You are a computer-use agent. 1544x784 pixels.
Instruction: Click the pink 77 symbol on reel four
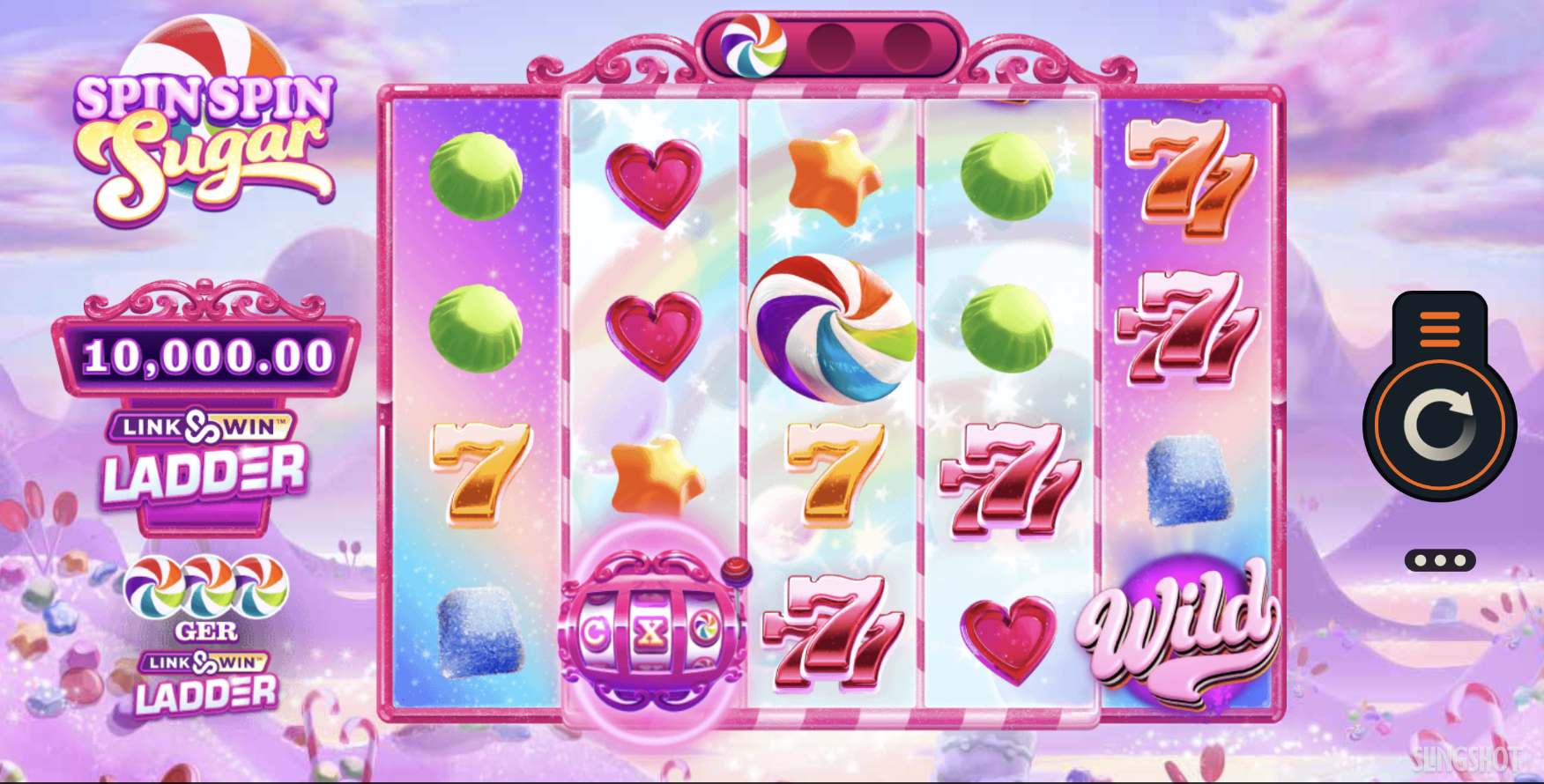1012,482
